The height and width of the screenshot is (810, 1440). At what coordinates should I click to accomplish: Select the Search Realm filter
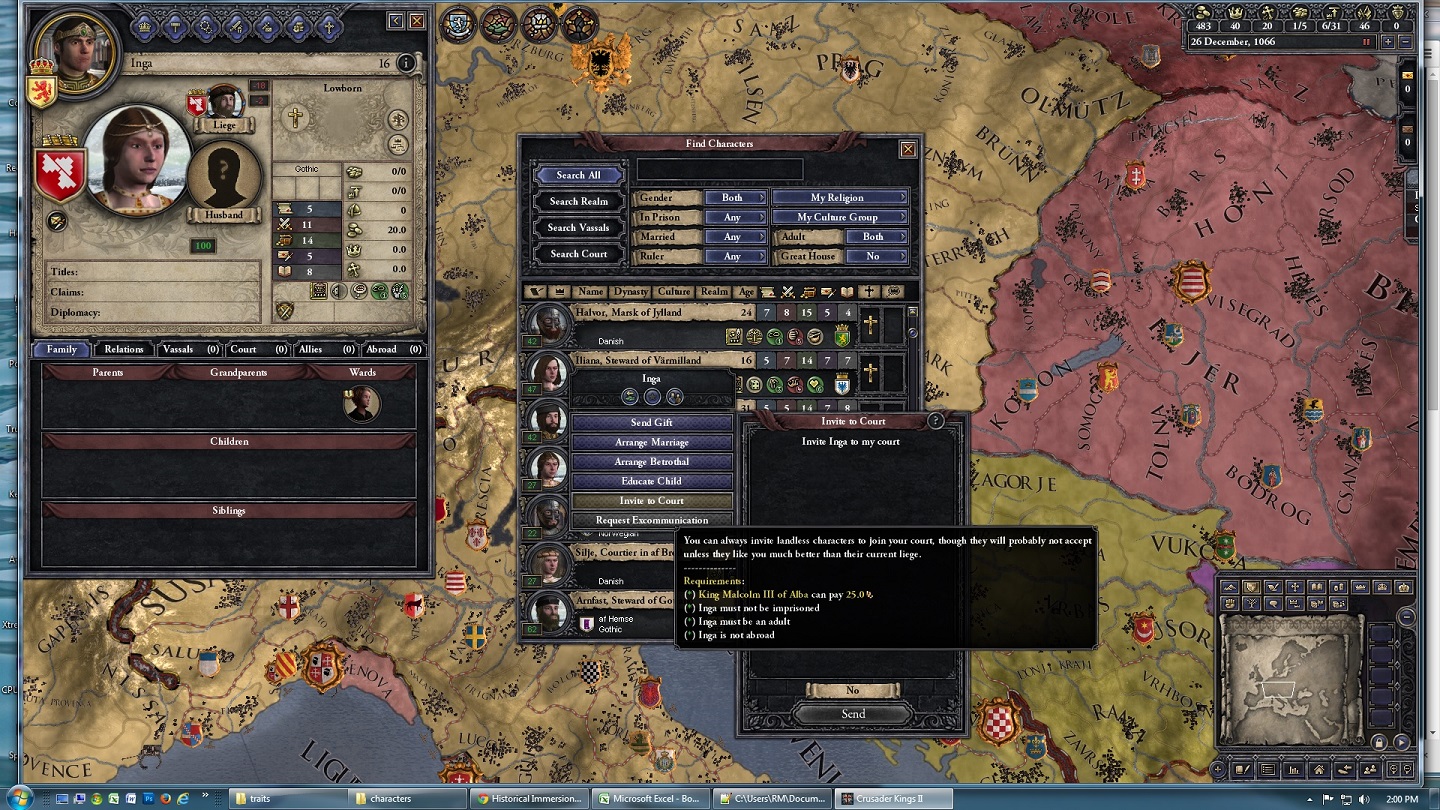pyautogui.click(x=578, y=201)
